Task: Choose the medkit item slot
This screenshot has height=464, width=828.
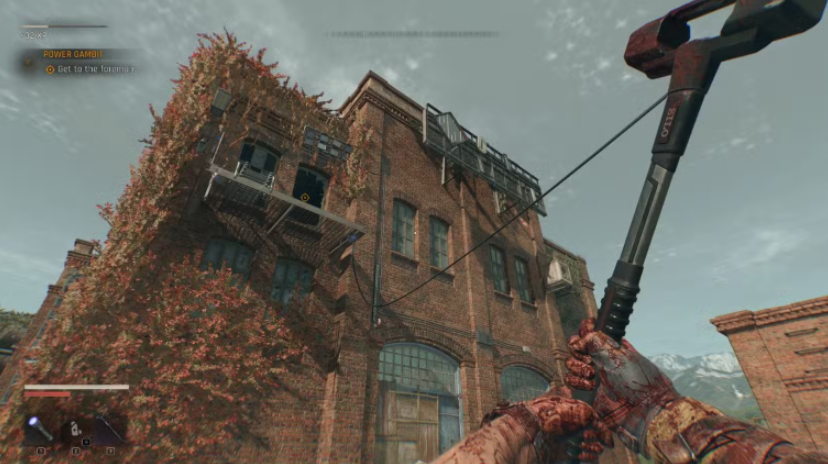Action: pyautogui.click(x=76, y=429)
